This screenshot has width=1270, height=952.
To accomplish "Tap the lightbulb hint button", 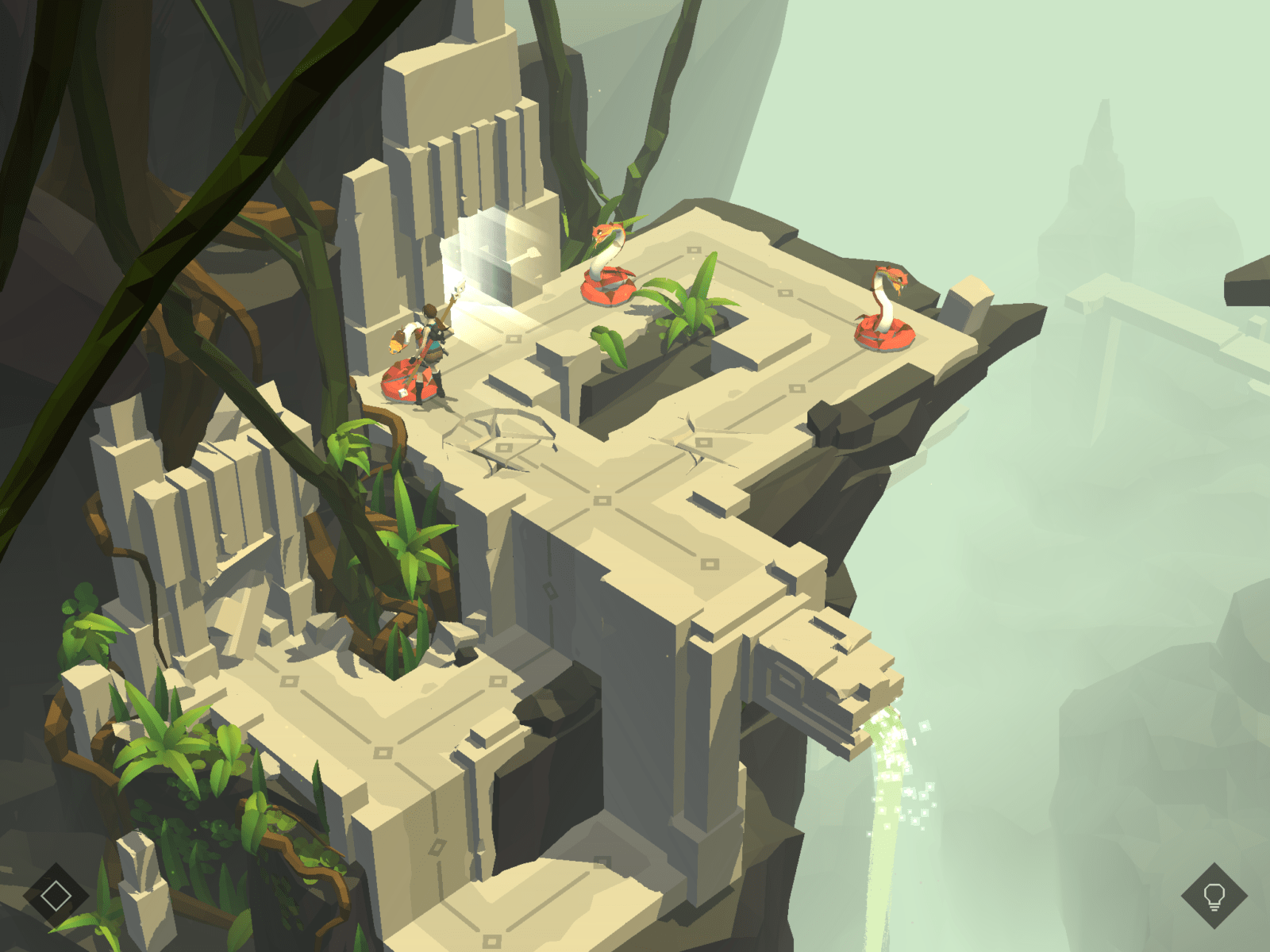I will 1214,896.
